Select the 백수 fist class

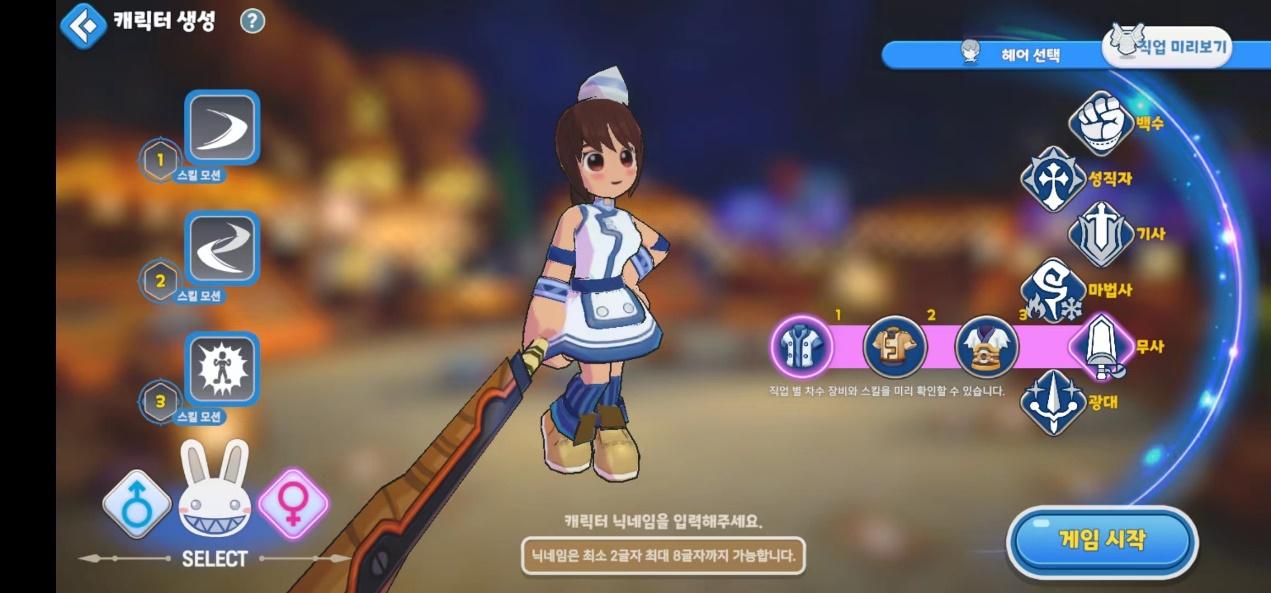pyautogui.click(x=1101, y=123)
